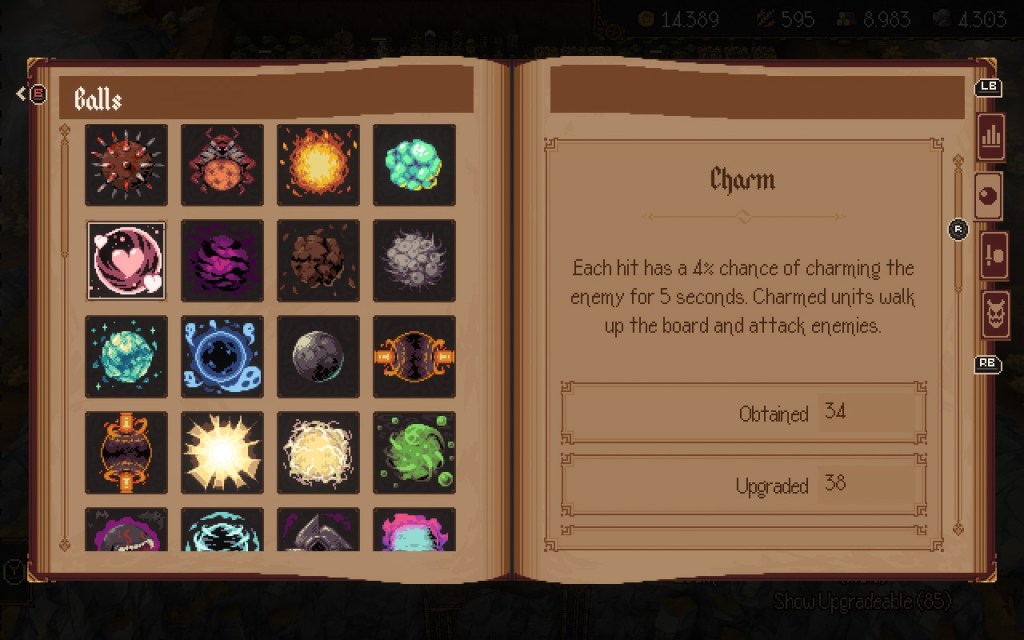This screenshot has height=640, width=1024.
Task: Open the balls tab bookmark
Action: click(990, 197)
